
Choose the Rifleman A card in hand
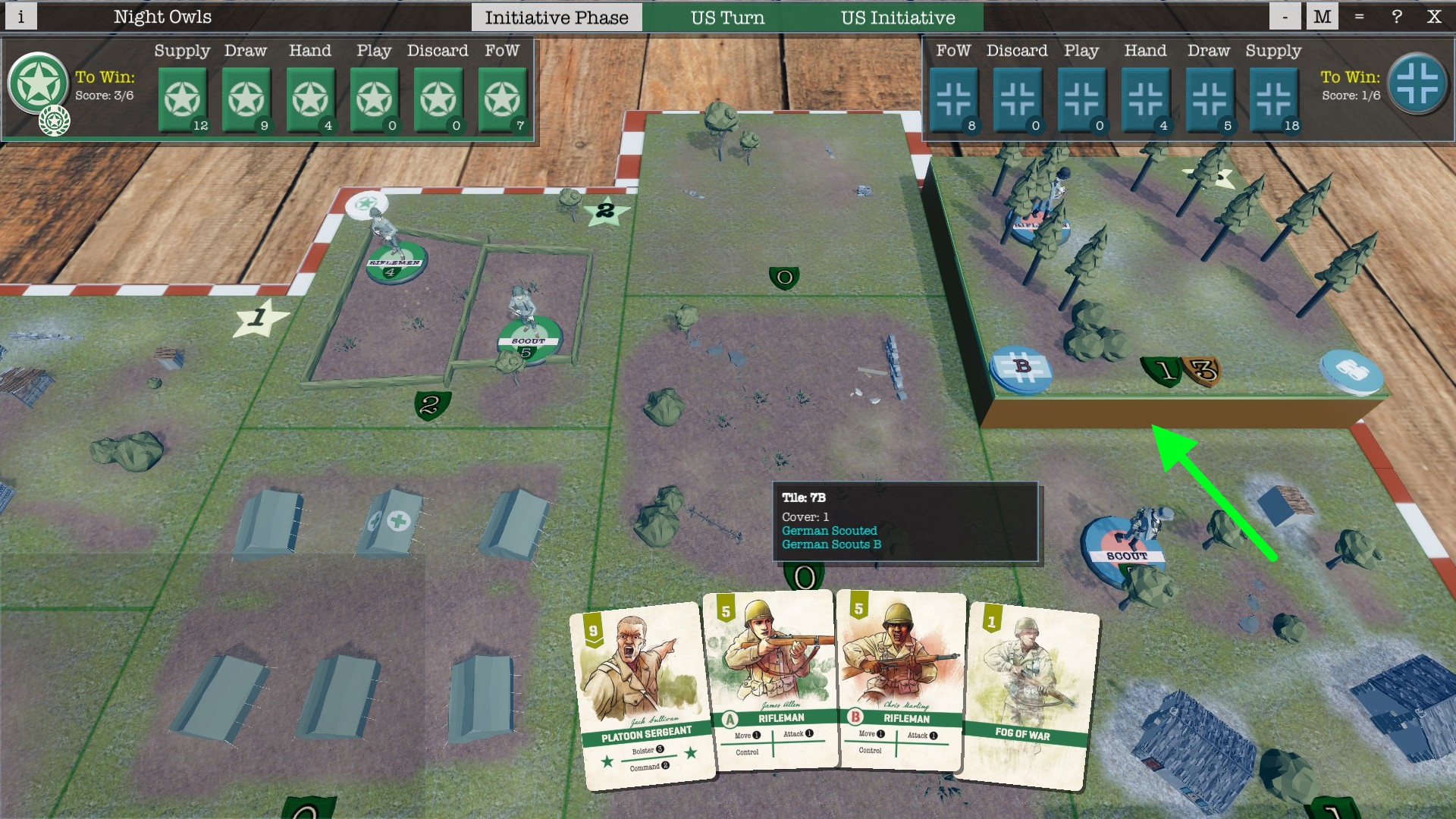tap(772, 680)
